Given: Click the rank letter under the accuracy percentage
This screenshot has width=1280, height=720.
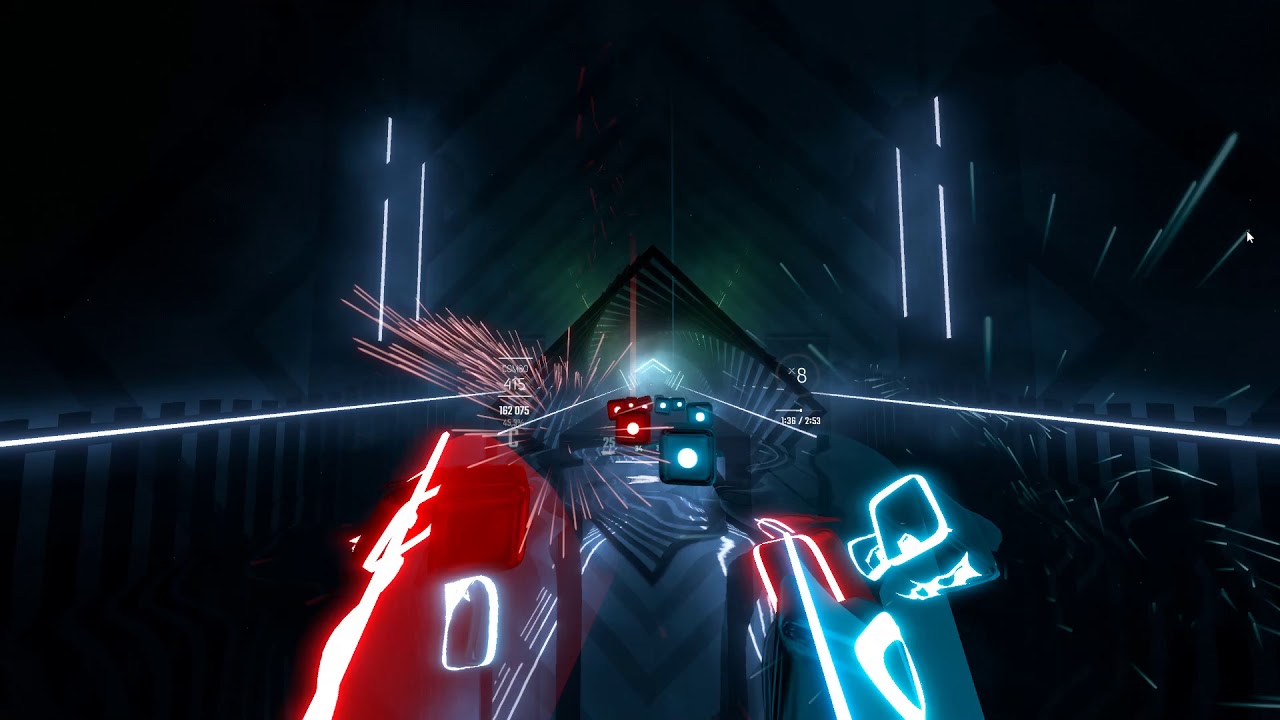Looking at the screenshot, I should point(513,439).
